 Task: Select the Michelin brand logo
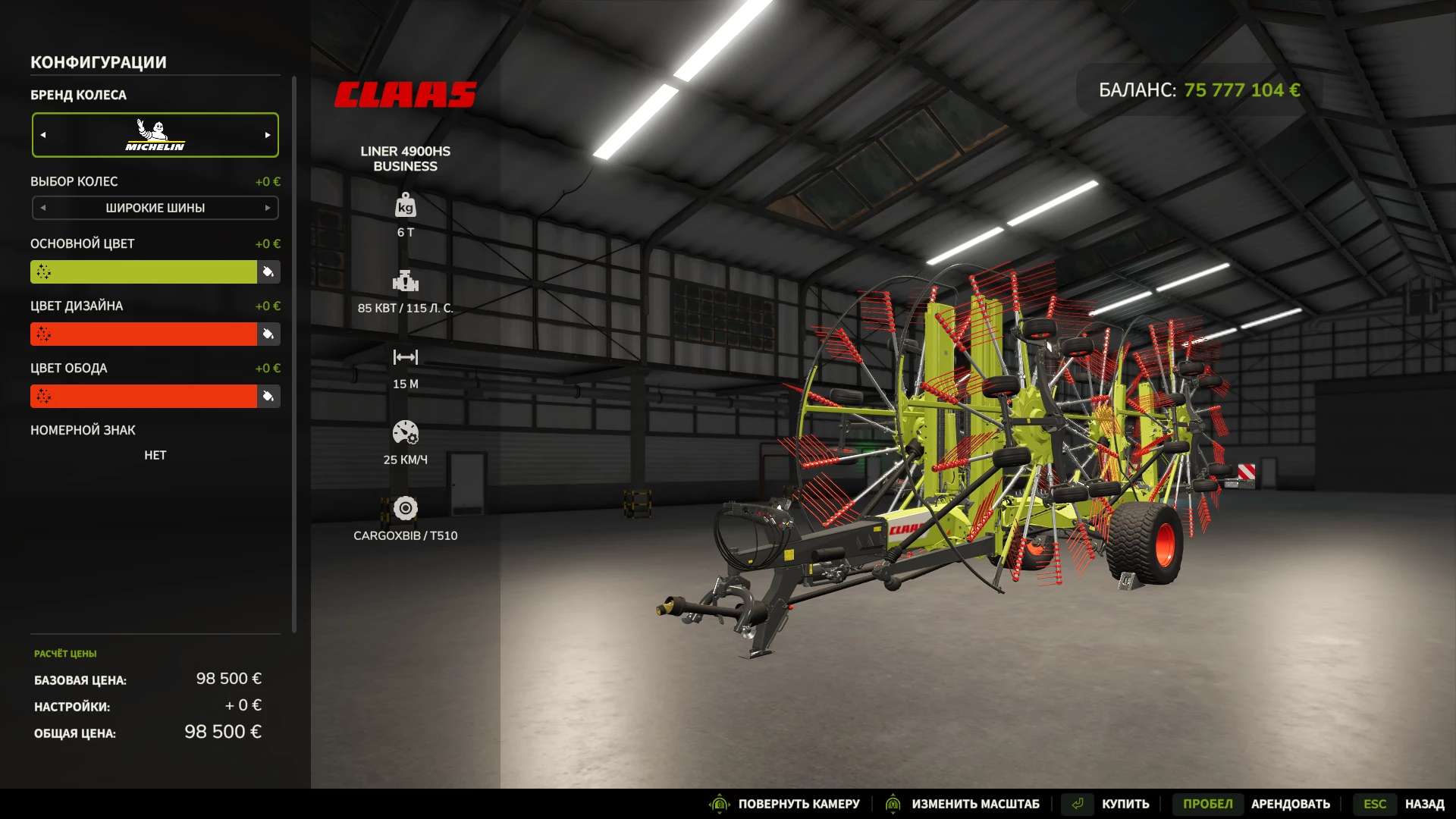point(155,134)
